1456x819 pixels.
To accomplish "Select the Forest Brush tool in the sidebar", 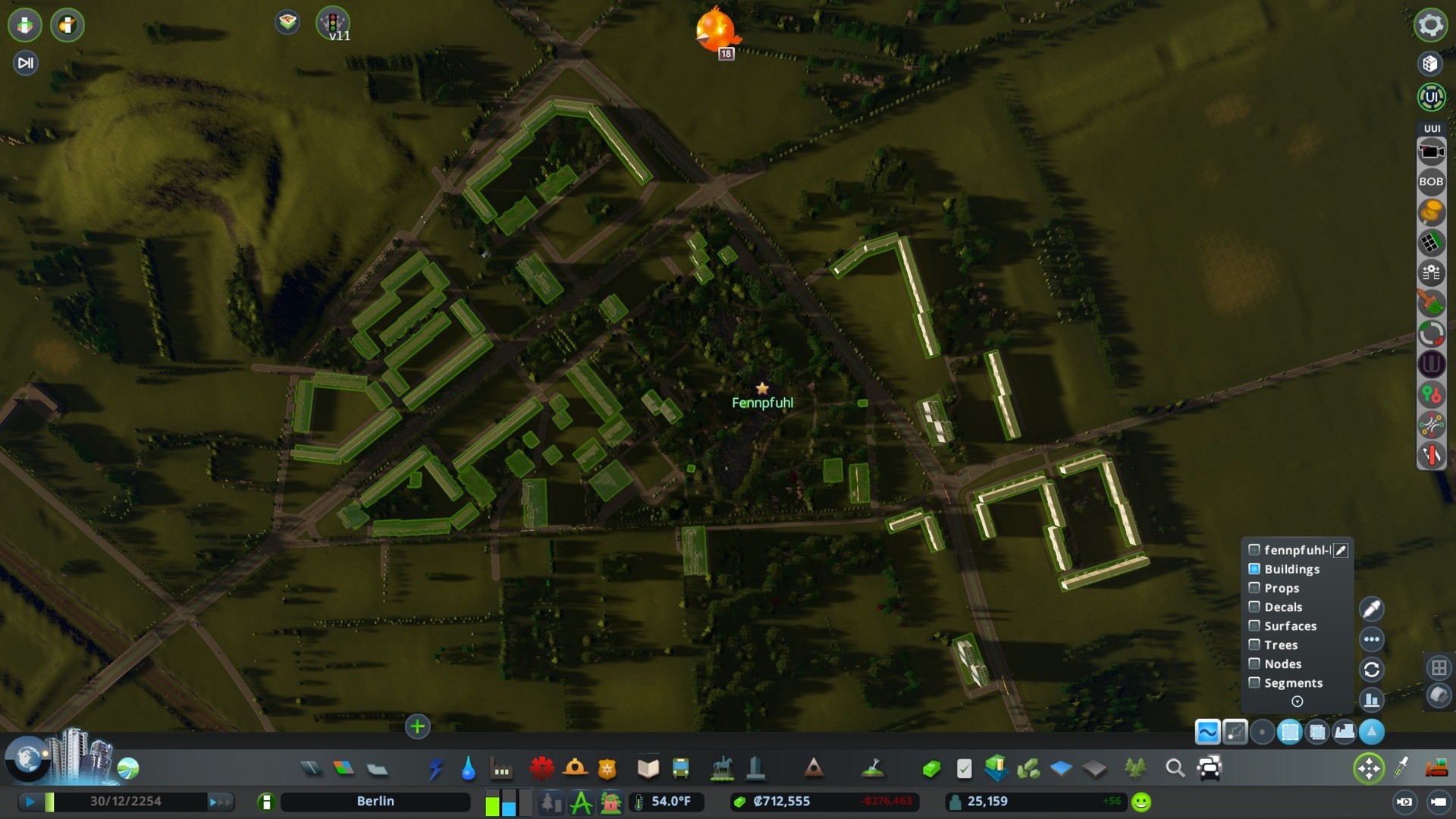I will click(x=1432, y=303).
